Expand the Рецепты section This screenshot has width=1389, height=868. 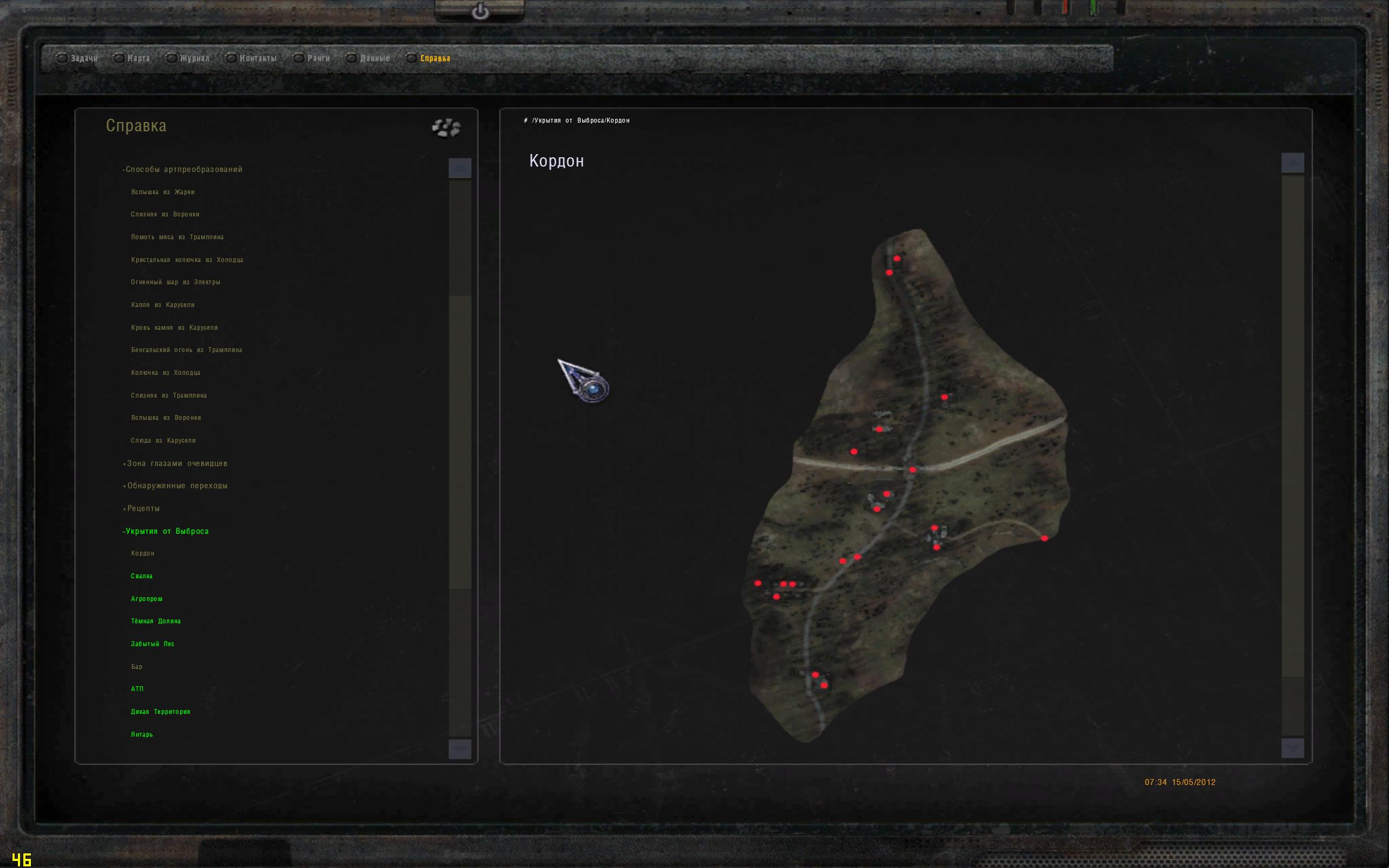(141, 509)
